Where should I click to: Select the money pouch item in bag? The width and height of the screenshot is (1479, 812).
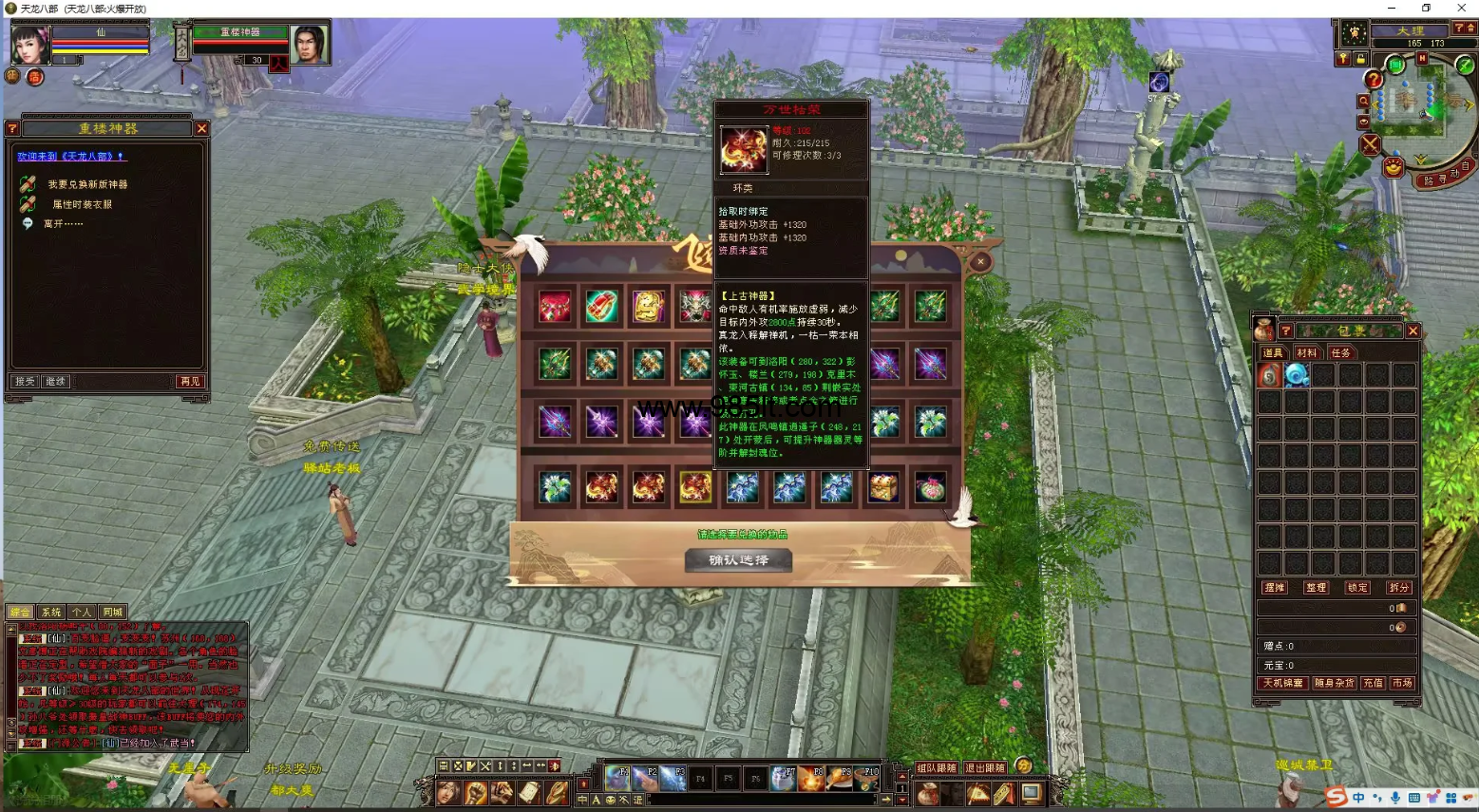pos(1270,375)
